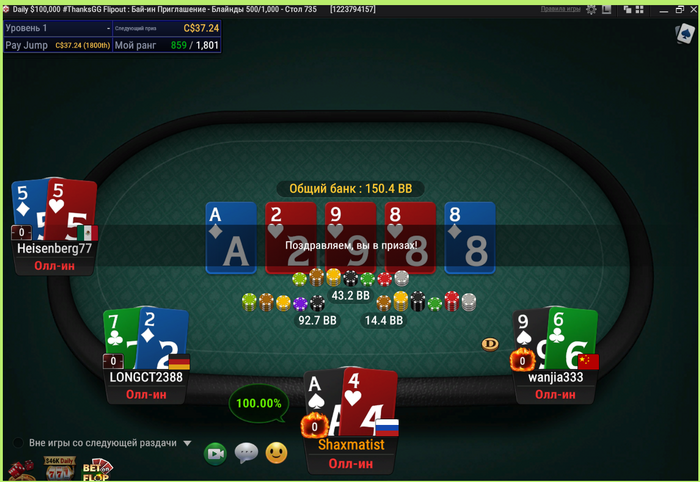Launch the Bet on Flop side game
This screenshot has height=482, width=700.
click(96, 469)
